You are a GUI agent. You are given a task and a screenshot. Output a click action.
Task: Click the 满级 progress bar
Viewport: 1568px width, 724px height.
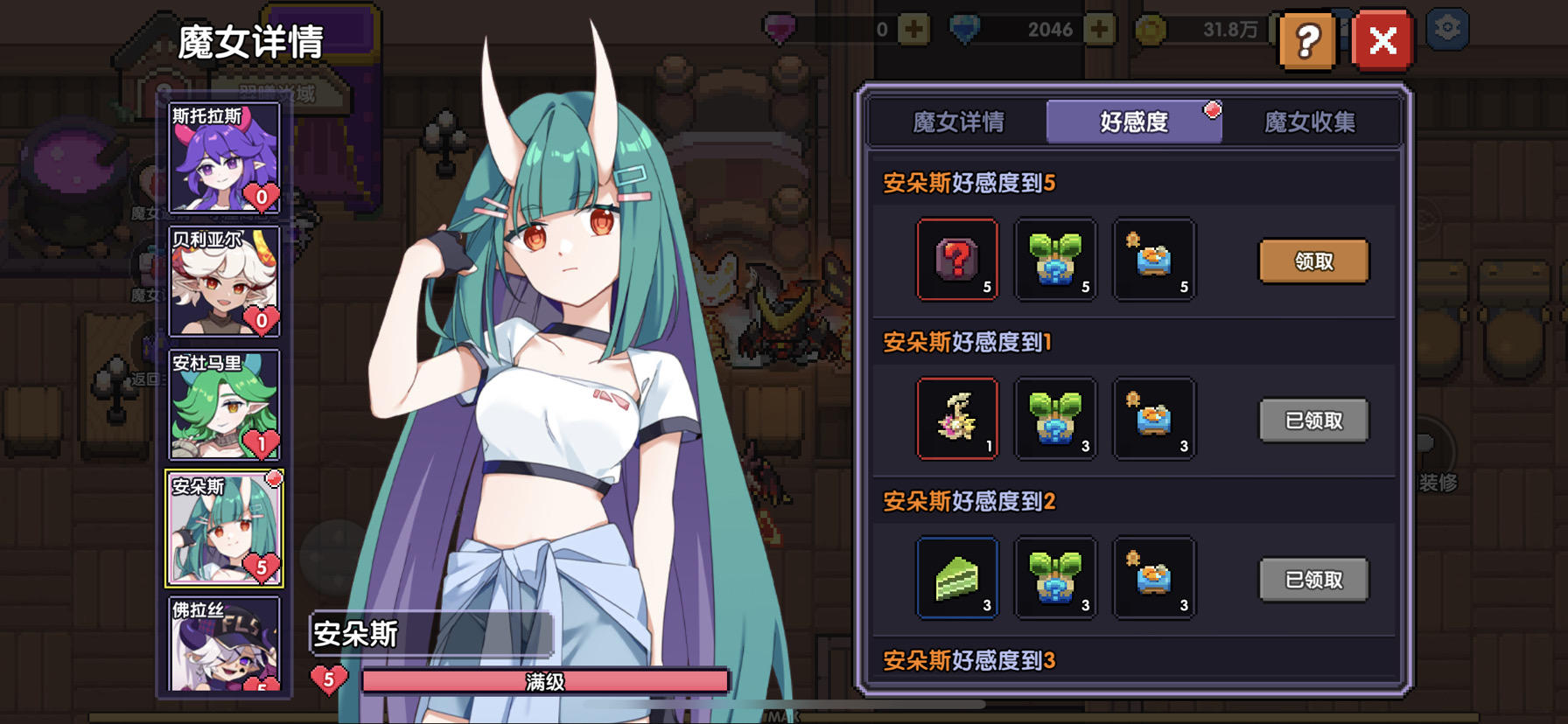[544, 680]
